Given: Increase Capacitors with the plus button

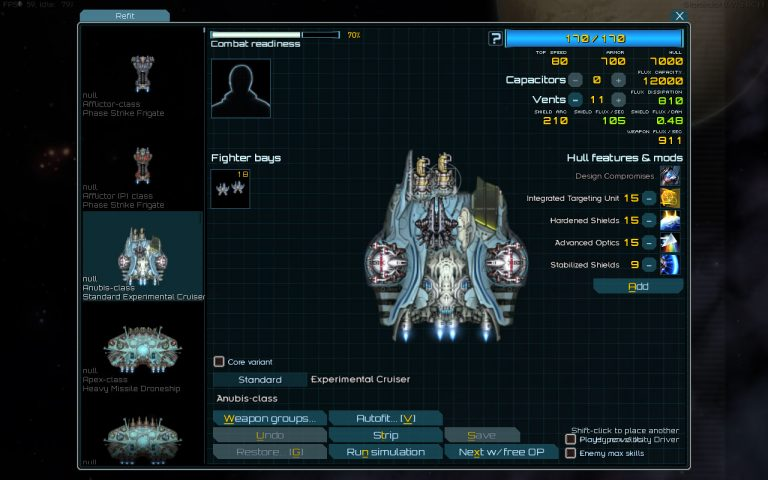Looking at the screenshot, I should click(618, 79).
